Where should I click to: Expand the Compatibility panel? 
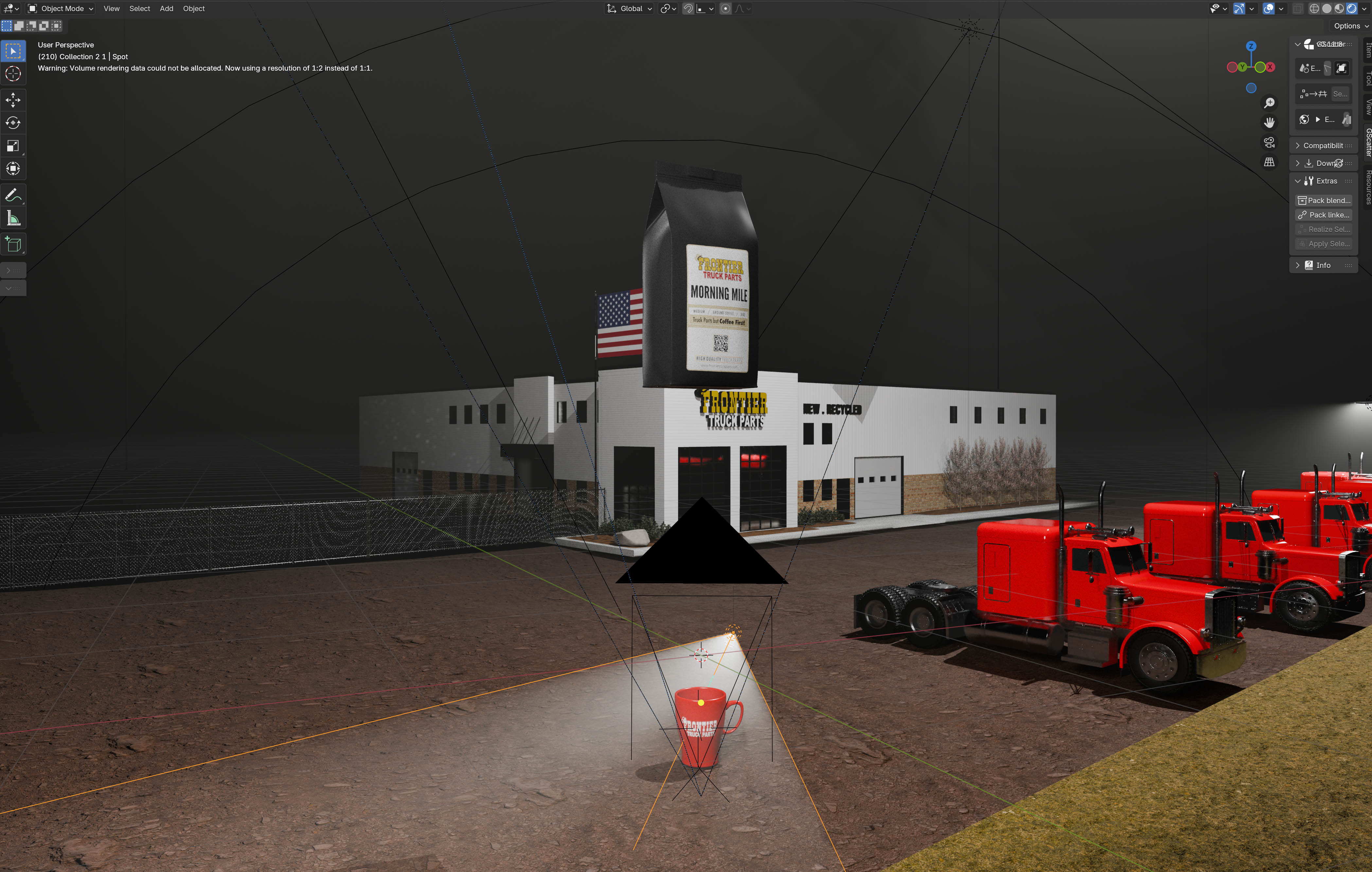click(x=1323, y=146)
